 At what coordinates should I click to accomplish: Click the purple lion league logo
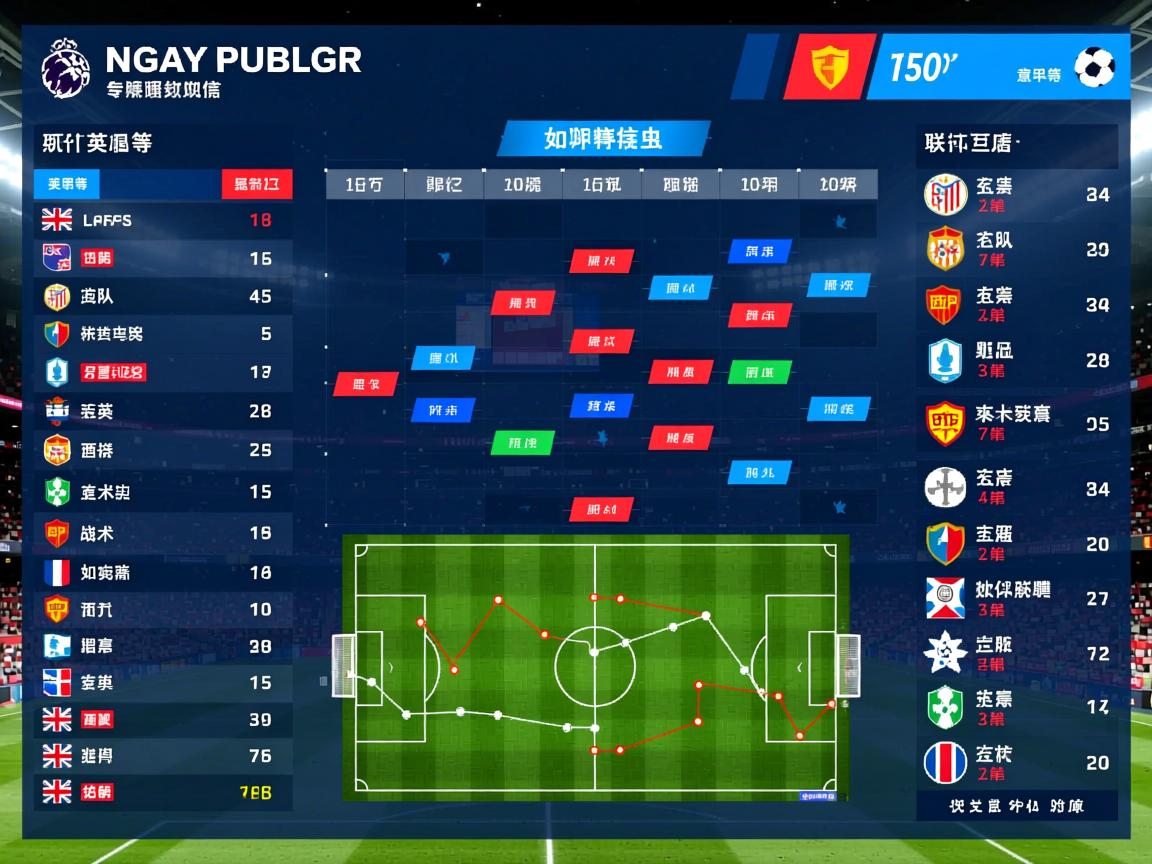pos(65,68)
